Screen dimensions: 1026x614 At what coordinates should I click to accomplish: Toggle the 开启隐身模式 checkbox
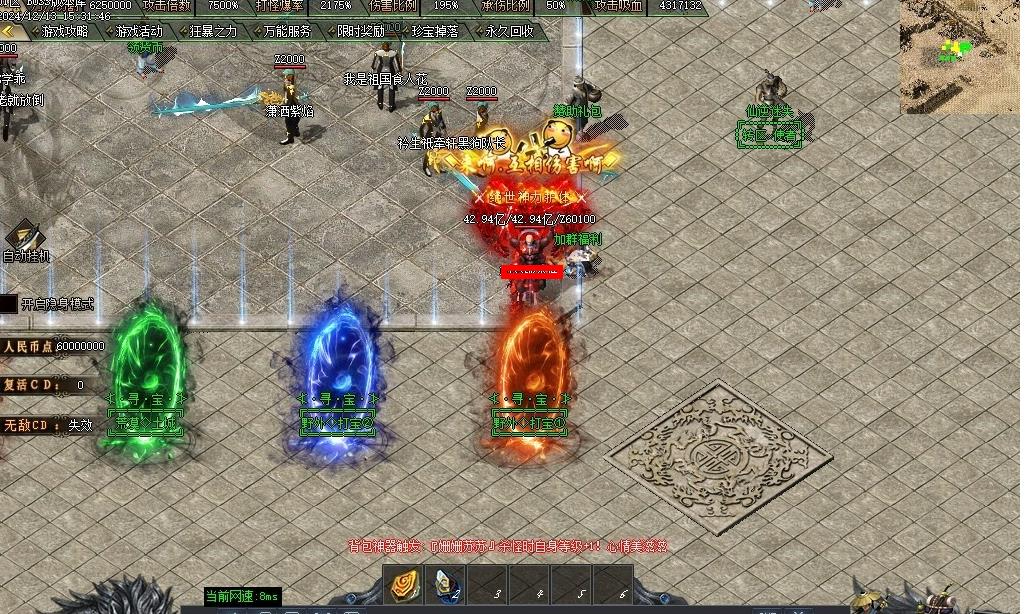click(9, 304)
